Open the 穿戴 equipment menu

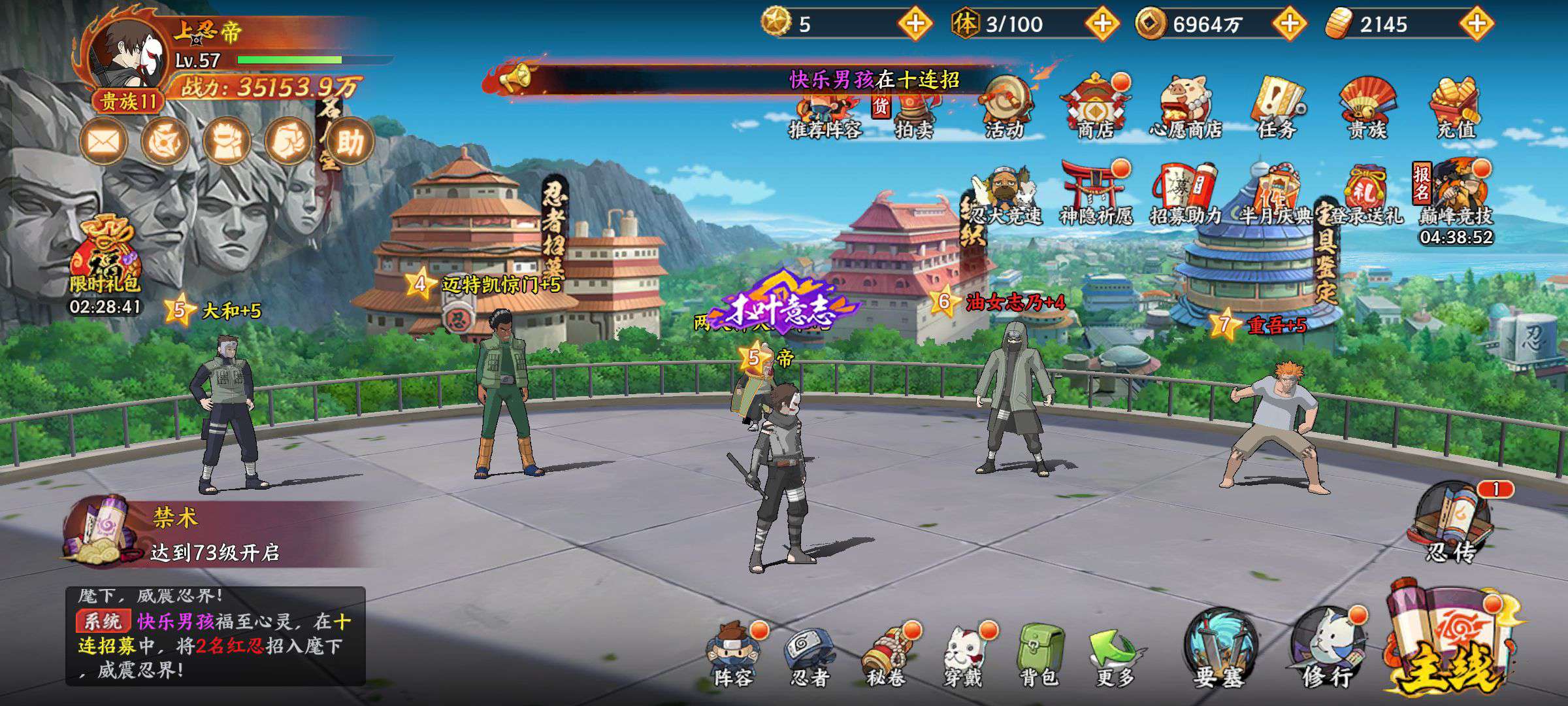pos(963,654)
